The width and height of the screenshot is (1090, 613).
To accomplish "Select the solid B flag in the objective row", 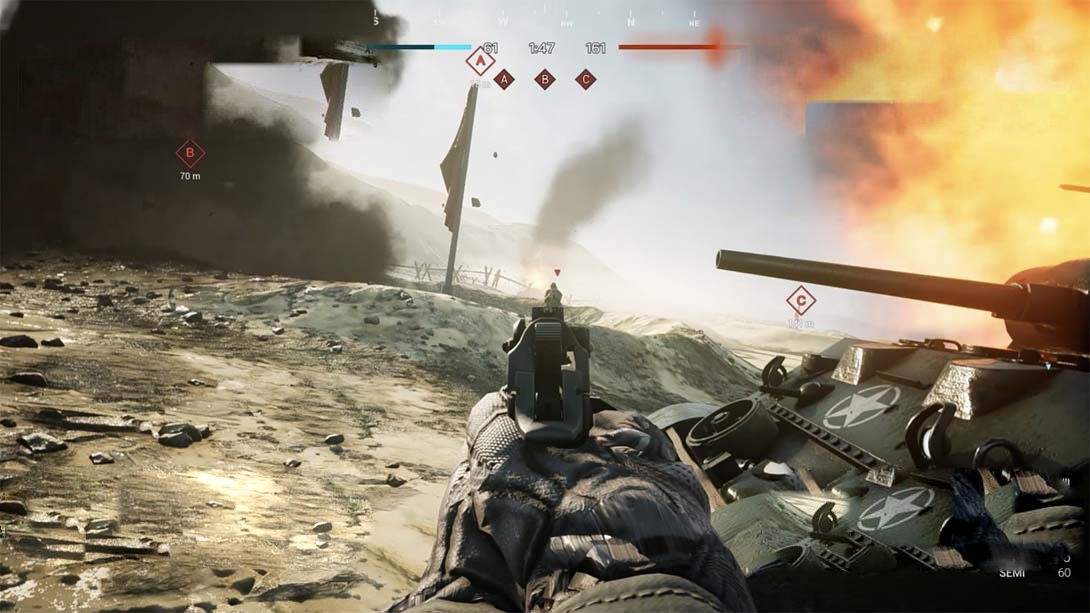I will [x=545, y=80].
